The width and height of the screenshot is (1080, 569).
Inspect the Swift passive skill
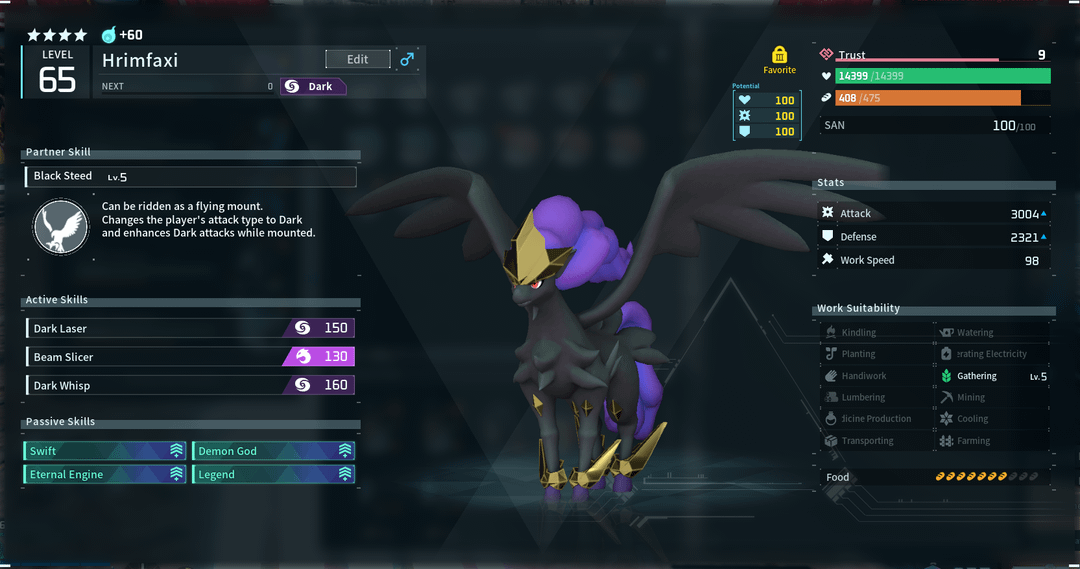106,451
